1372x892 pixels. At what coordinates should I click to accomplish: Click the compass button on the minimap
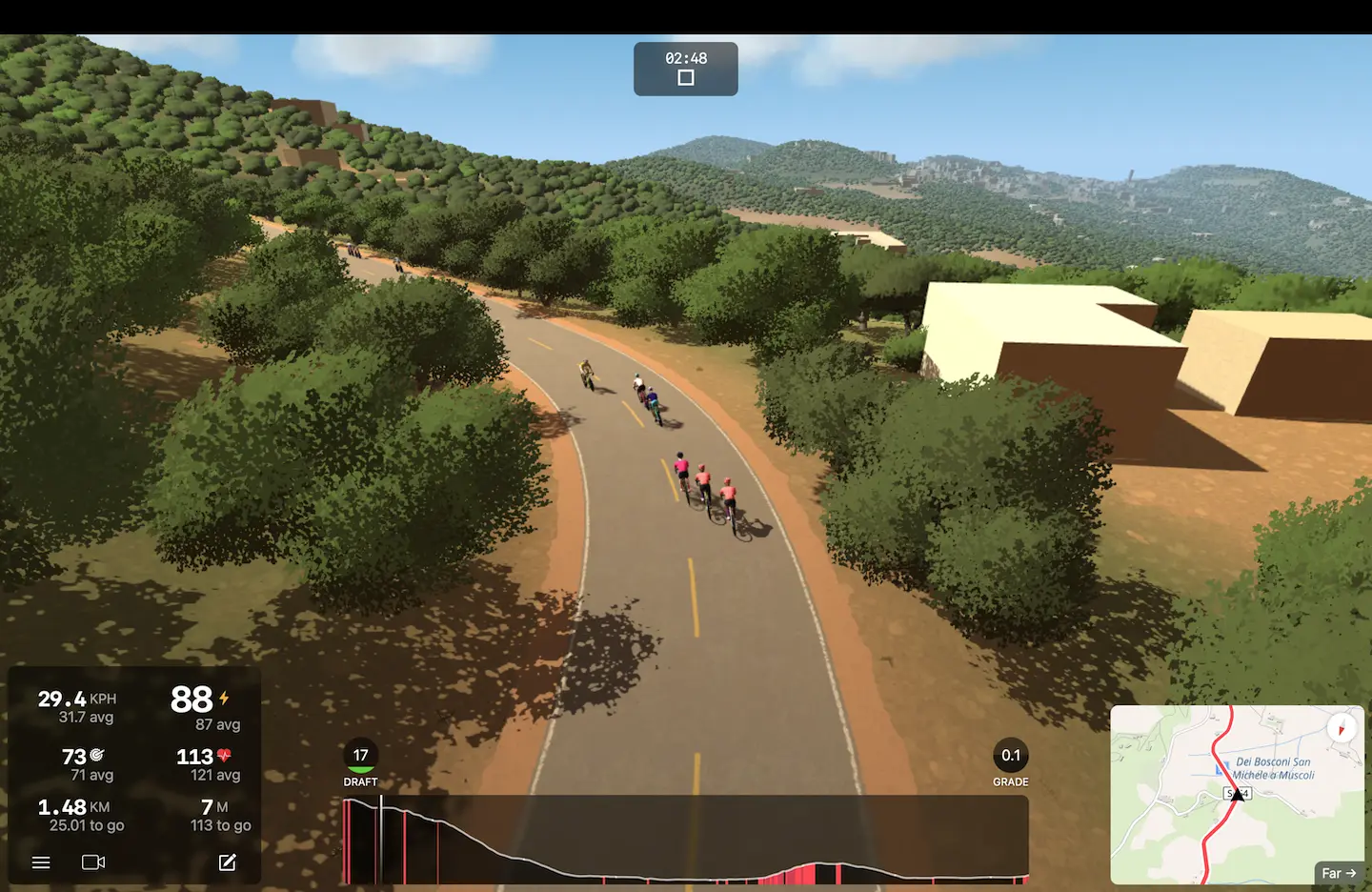(x=1341, y=729)
